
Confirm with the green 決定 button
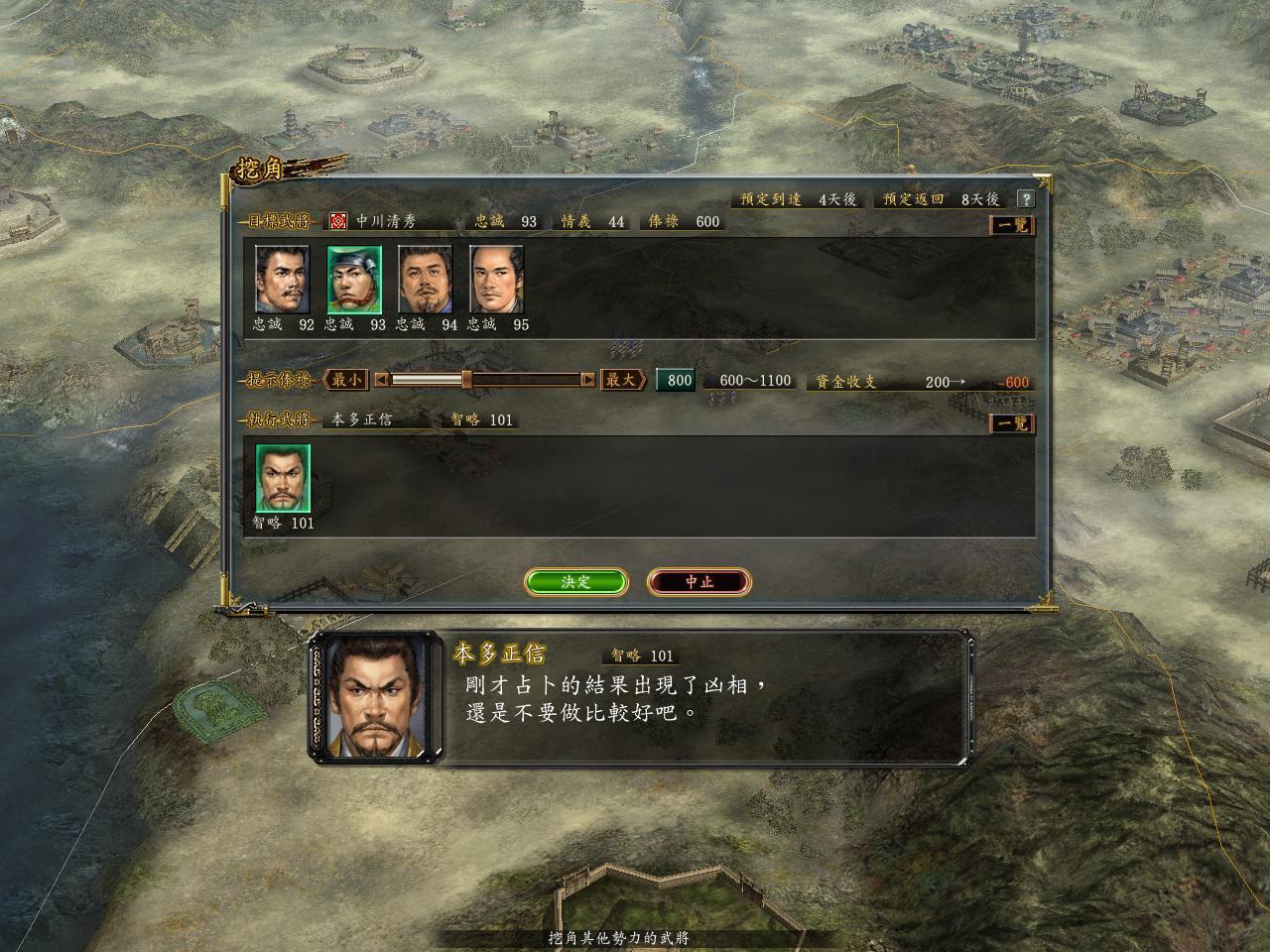coord(575,582)
